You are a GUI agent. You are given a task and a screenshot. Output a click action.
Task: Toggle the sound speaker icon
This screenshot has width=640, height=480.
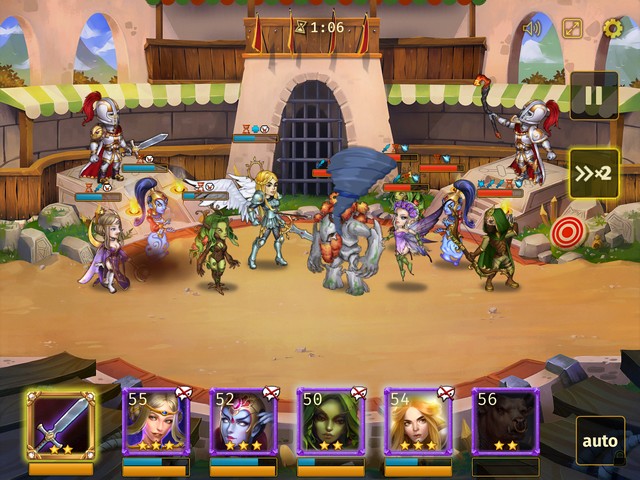coord(531,28)
